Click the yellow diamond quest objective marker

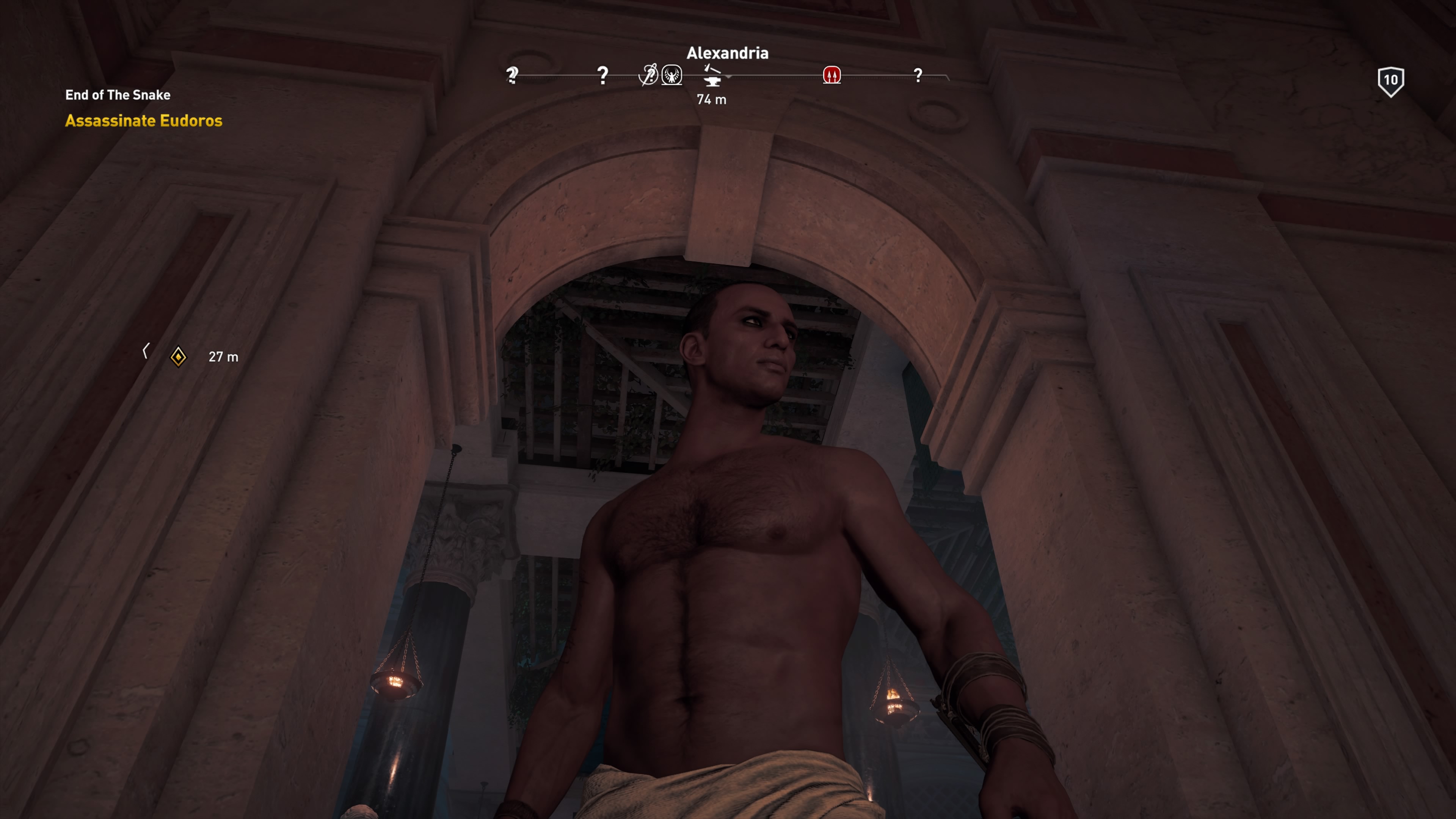179,357
